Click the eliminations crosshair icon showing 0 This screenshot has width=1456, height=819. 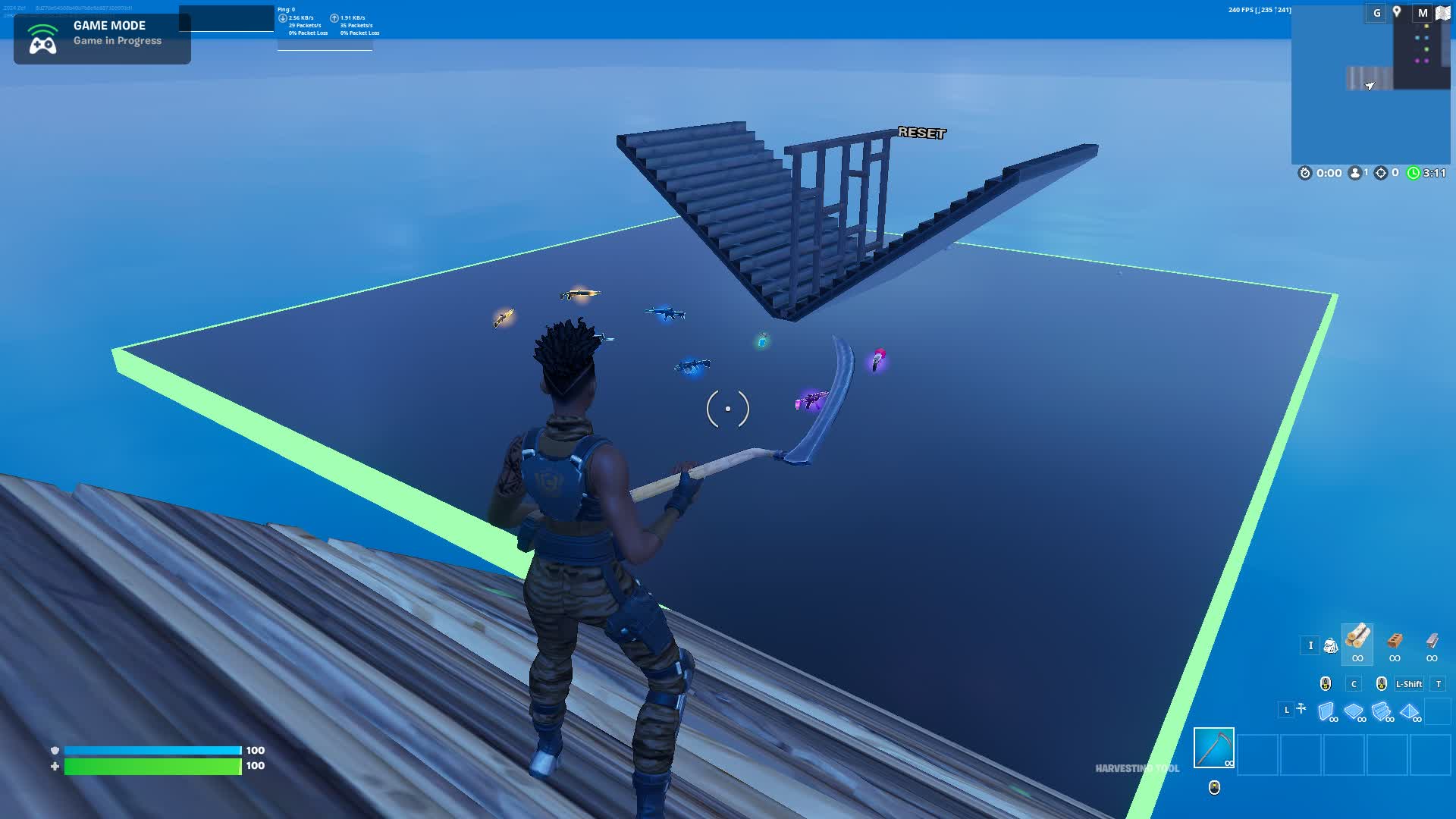point(1382,172)
